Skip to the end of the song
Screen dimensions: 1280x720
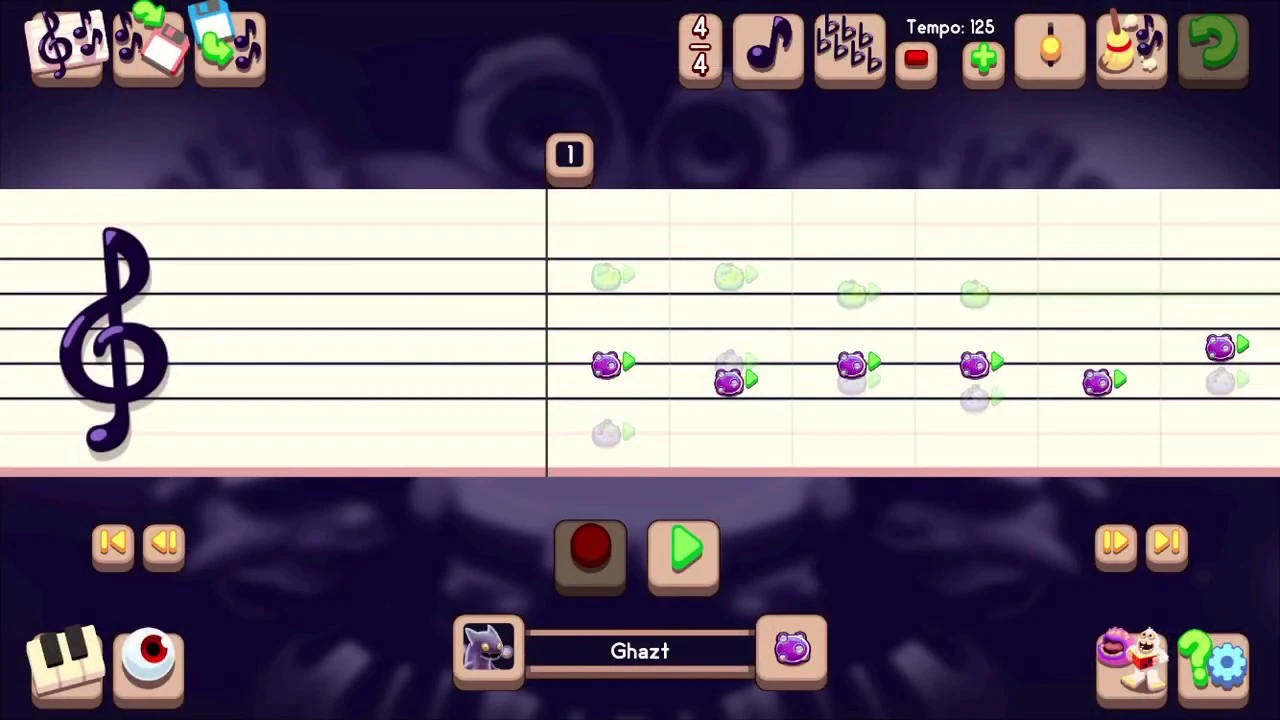click(x=1167, y=543)
